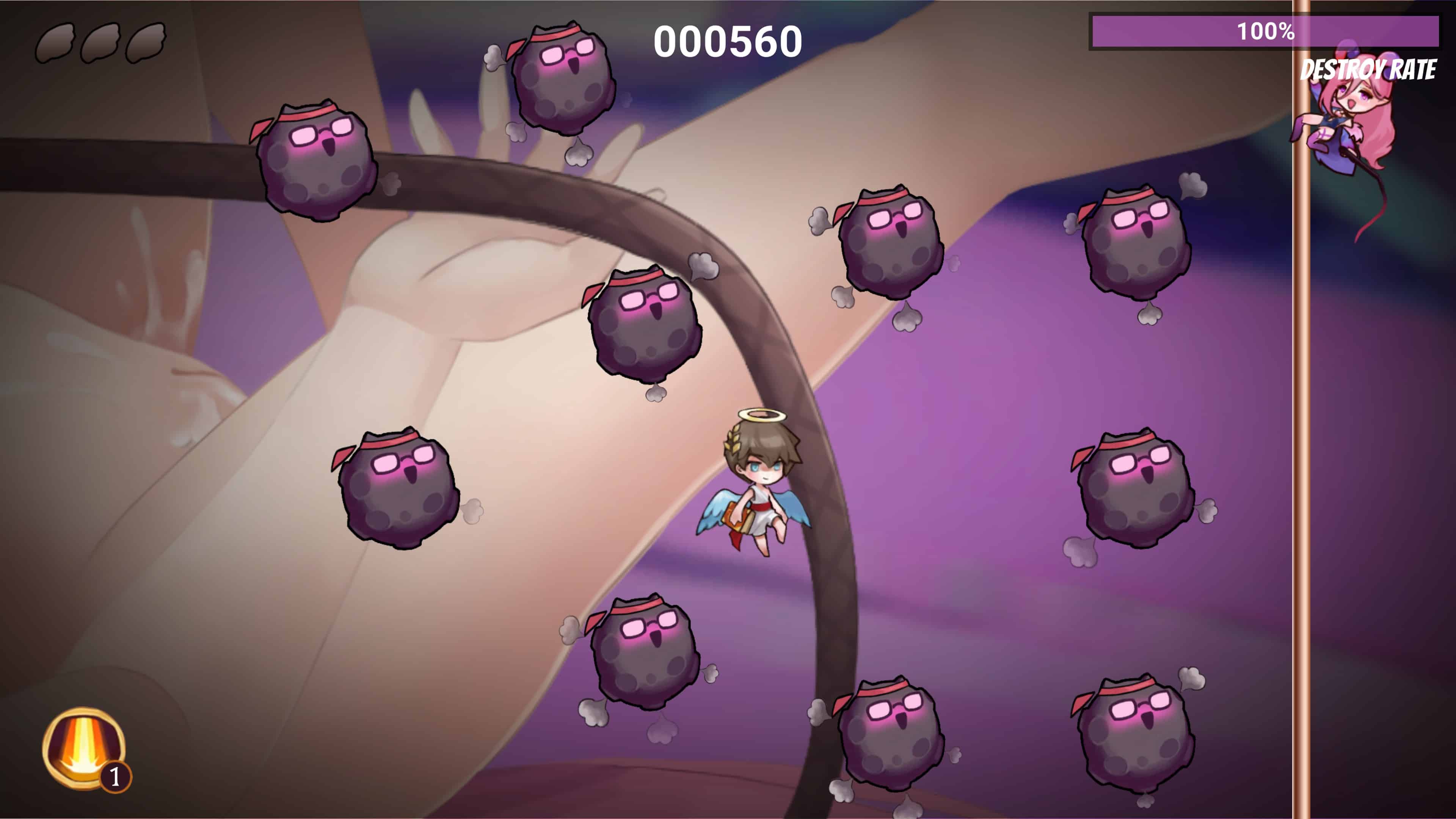This screenshot has width=1456, height=819.
Task: Activate the fire blast special ability
Action: click(x=83, y=747)
